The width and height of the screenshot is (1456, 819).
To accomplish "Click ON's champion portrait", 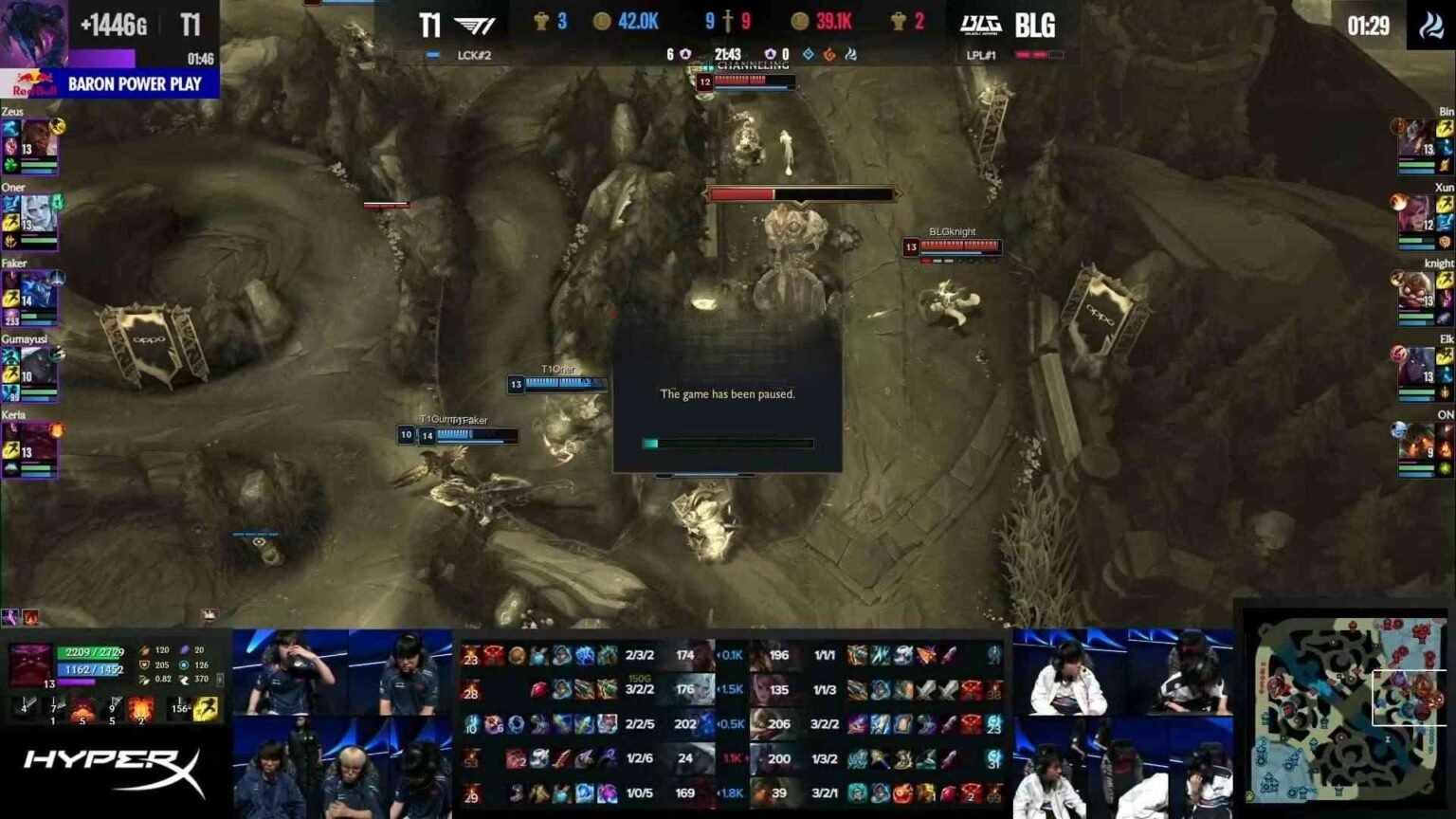I will click(x=1419, y=442).
